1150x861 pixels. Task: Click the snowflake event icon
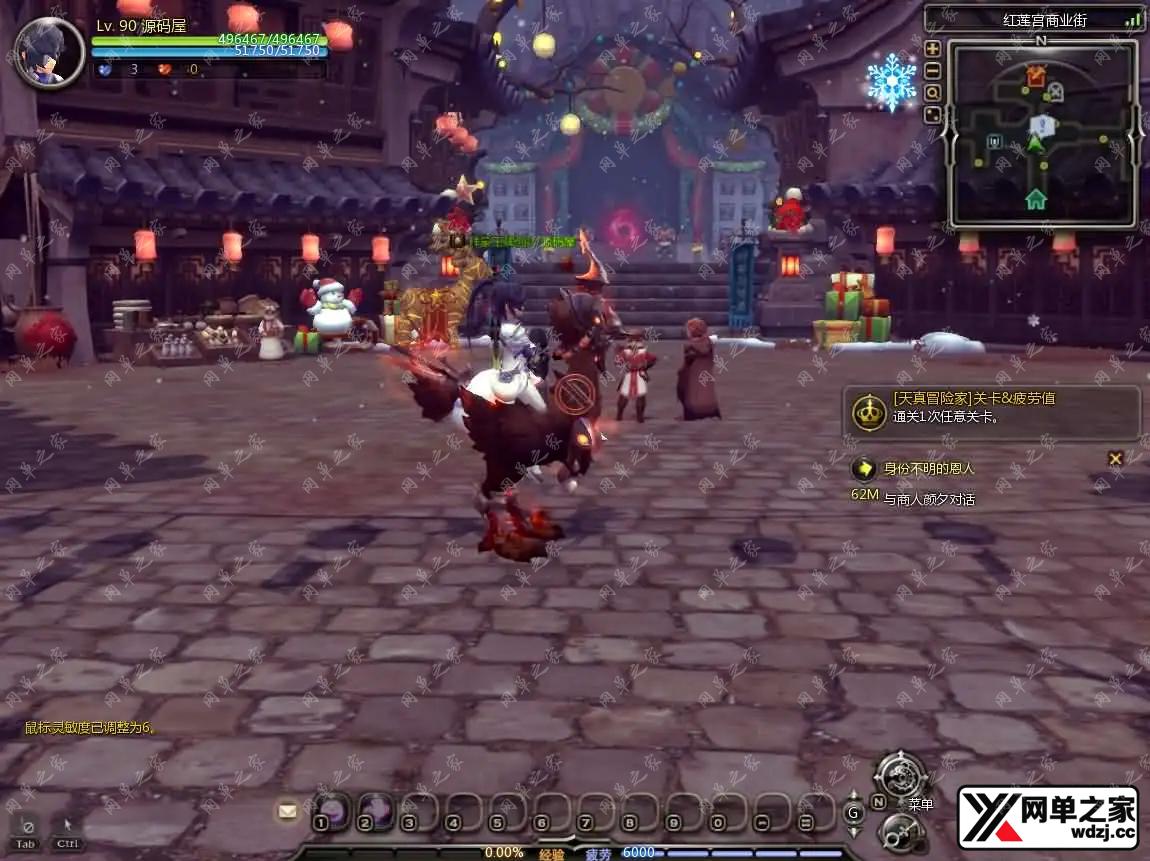pos(891,81)
